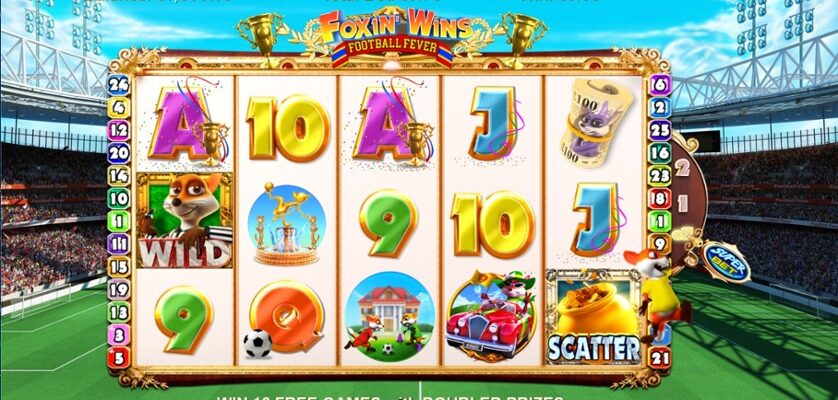Choose payline marker 12
This screenshot has height=400, width=838.
pos(120,129)
